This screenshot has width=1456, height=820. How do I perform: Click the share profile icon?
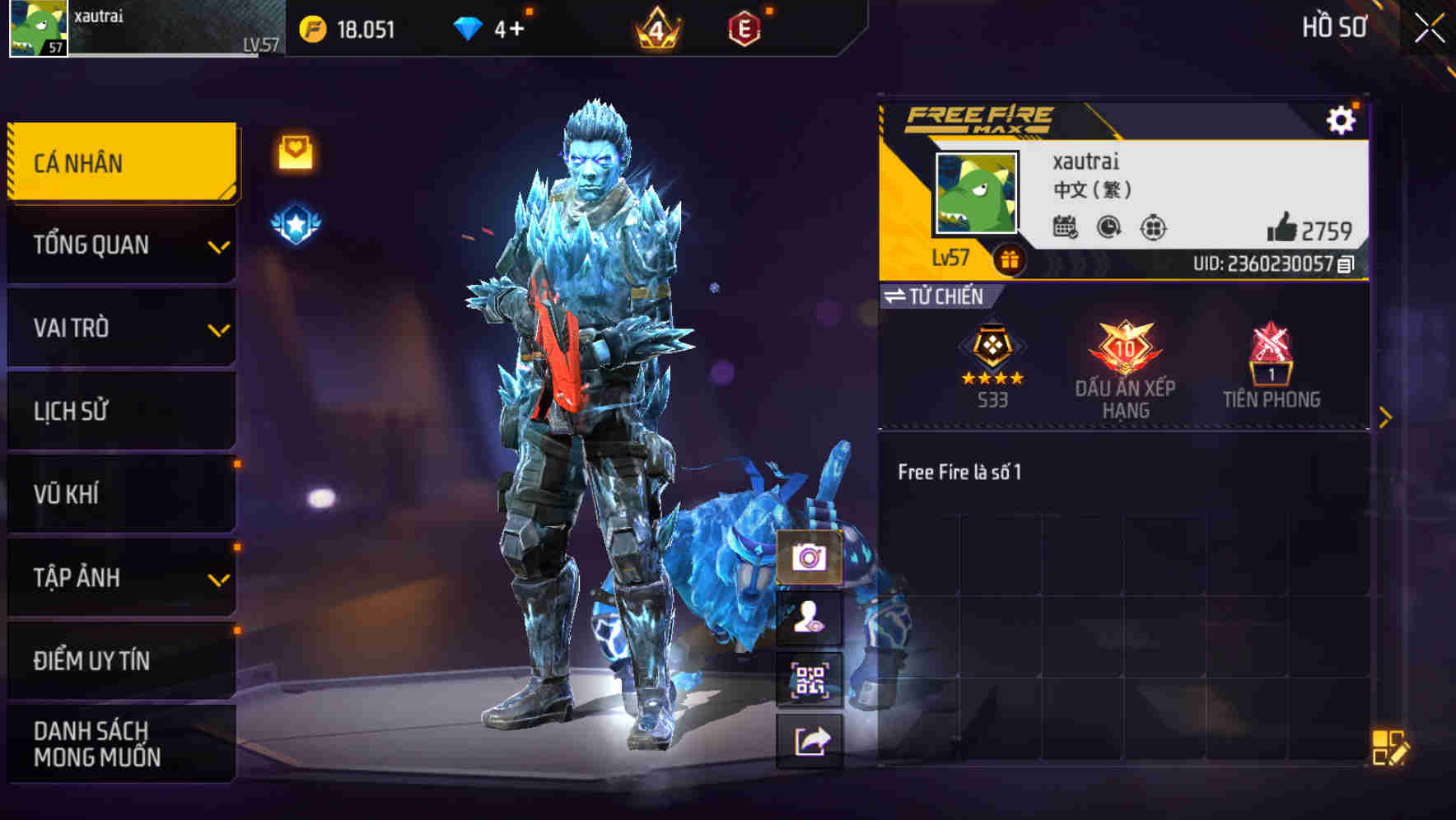coord(811,739)
